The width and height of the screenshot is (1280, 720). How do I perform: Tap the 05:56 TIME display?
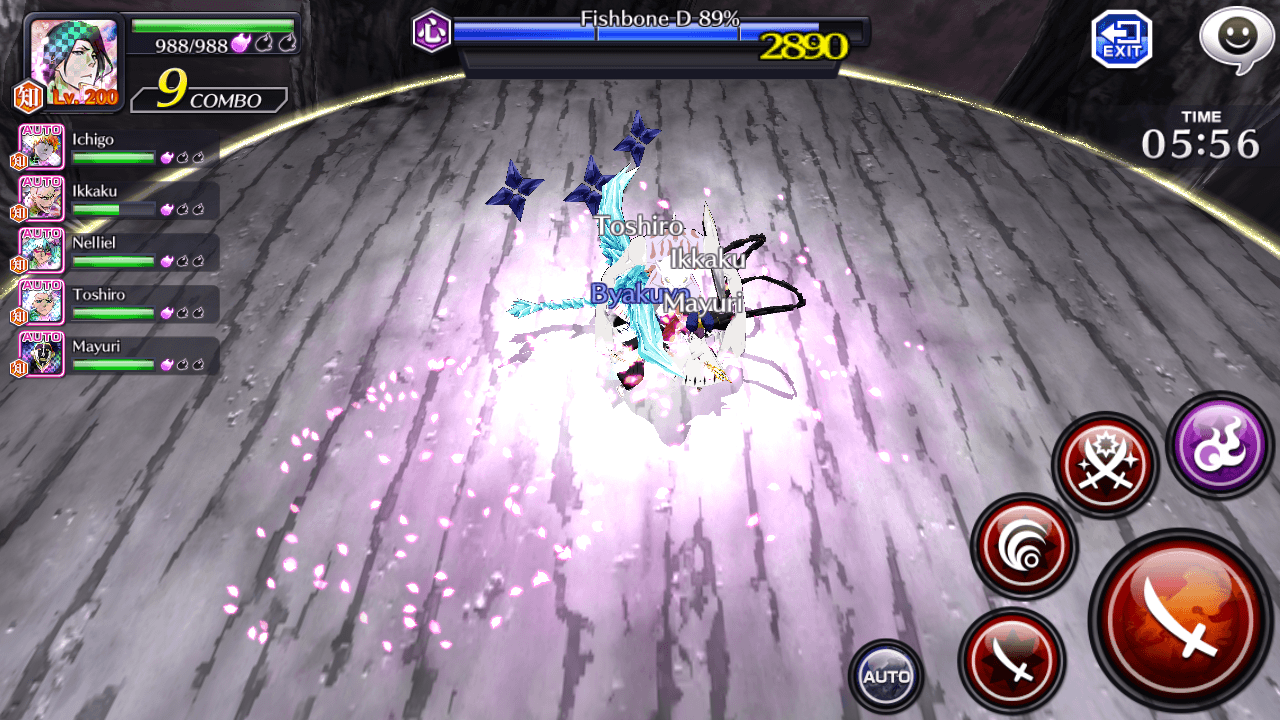point(1201,142)
